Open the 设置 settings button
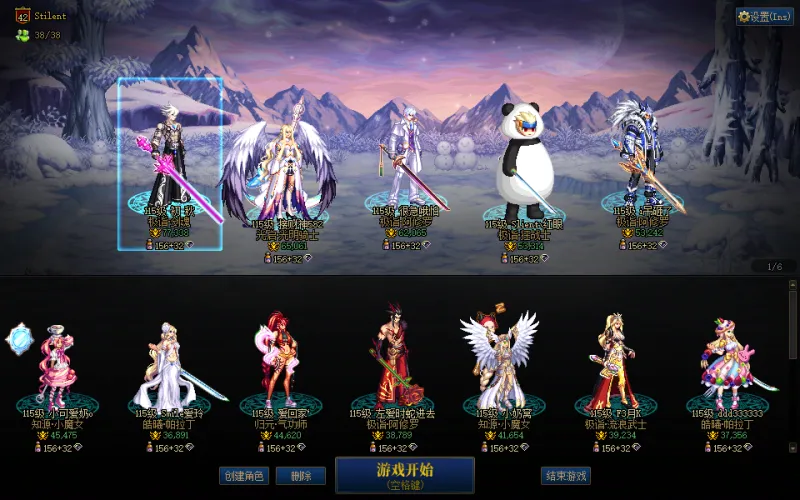The height and width of the screenshot is (500, 800). 764,17
